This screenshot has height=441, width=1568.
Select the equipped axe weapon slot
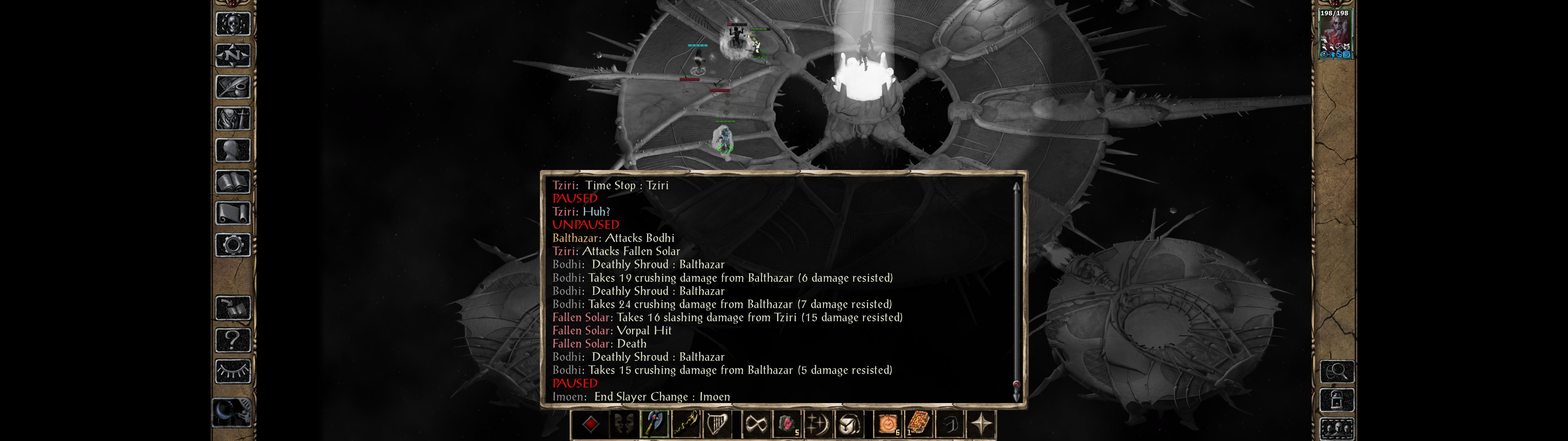[654, 423]
